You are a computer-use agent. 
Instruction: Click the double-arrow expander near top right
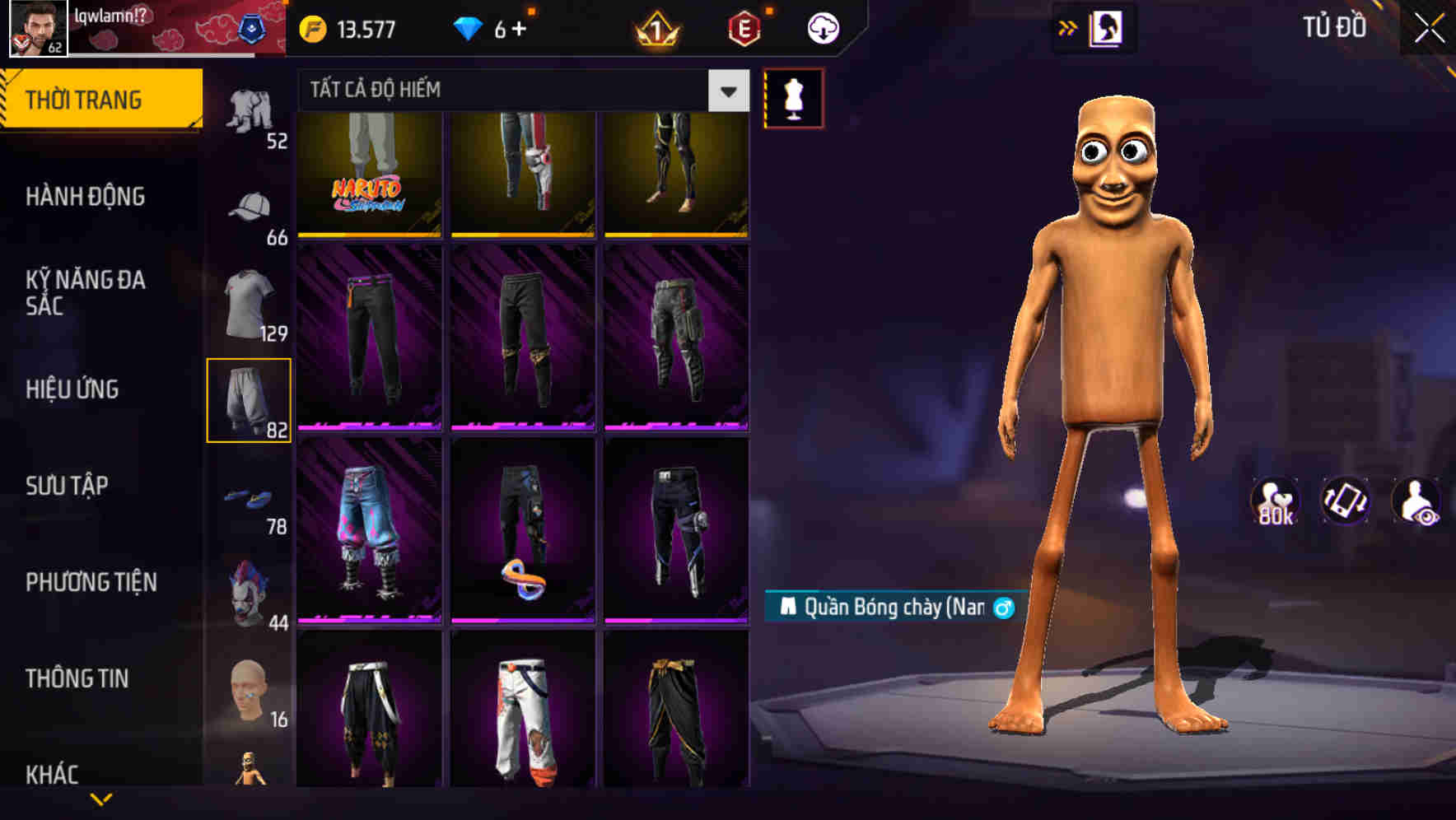coord(1068,27)
